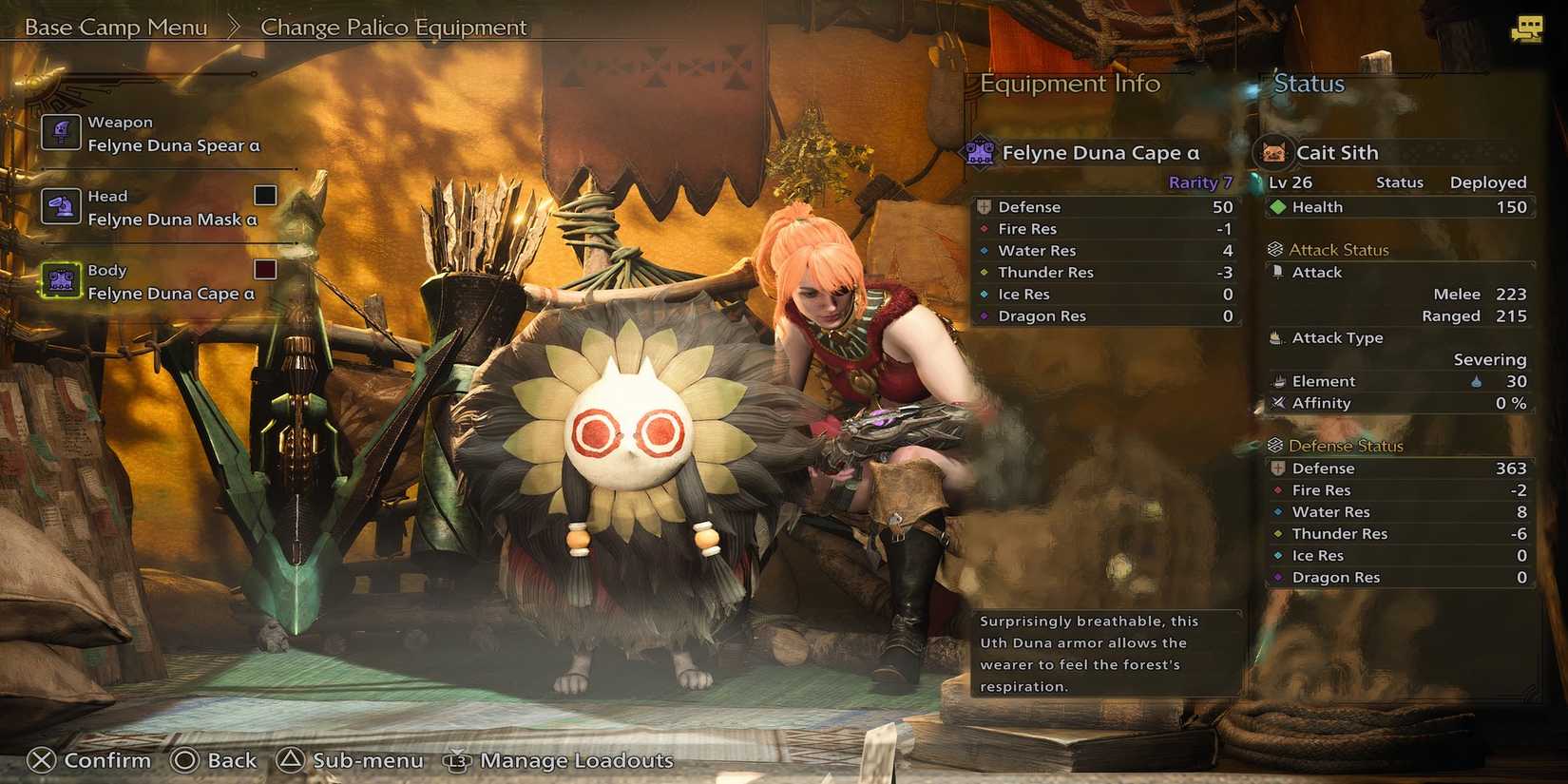Screen dimensions: 1568x784
Task: Expand the breadcrumb chevron after Base Camp Menu
Action: tap(234, 27)
